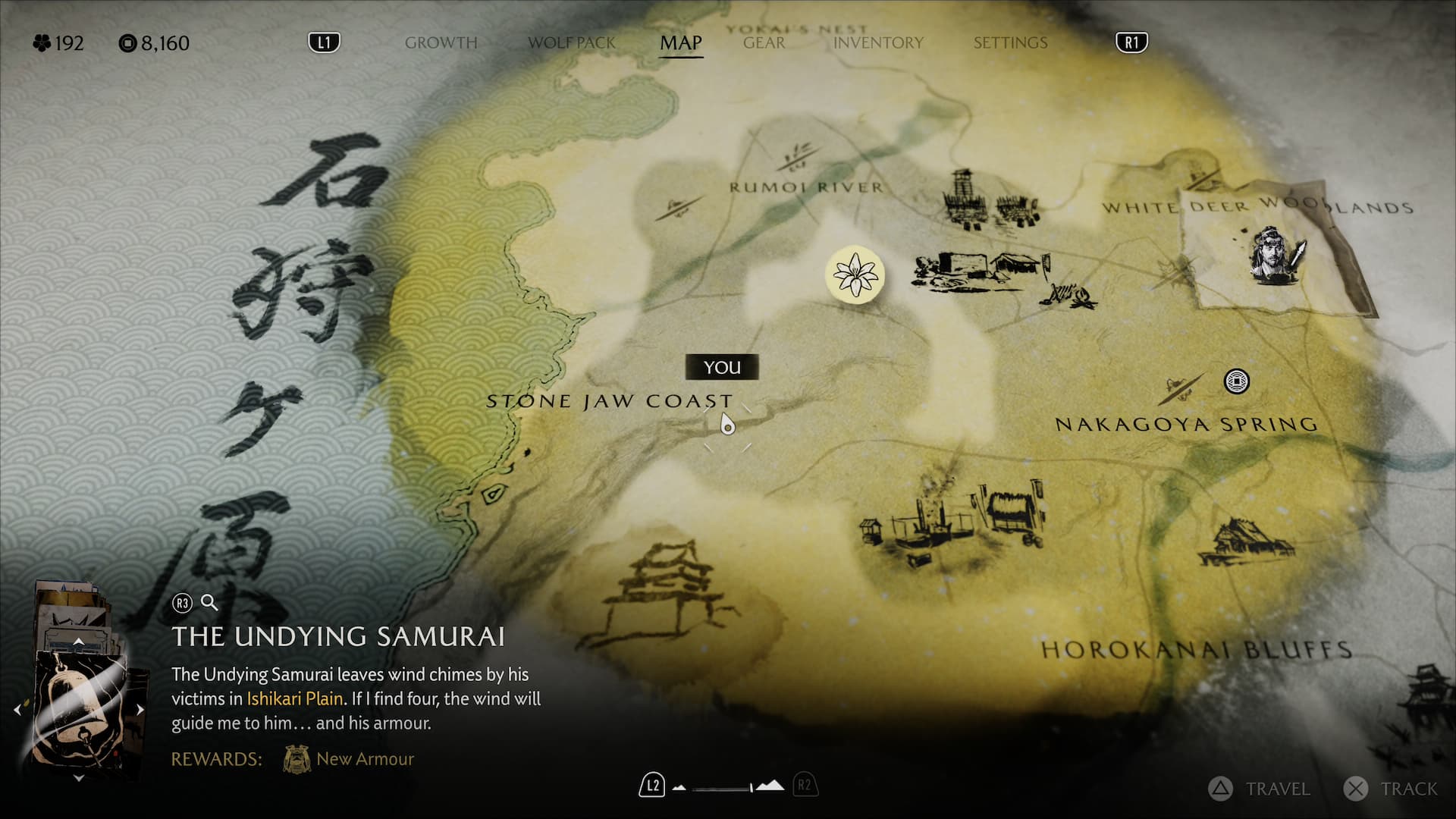Open the Inventory tab
This screenshot has height=819, width=1456.
click(x=878, y=43)
